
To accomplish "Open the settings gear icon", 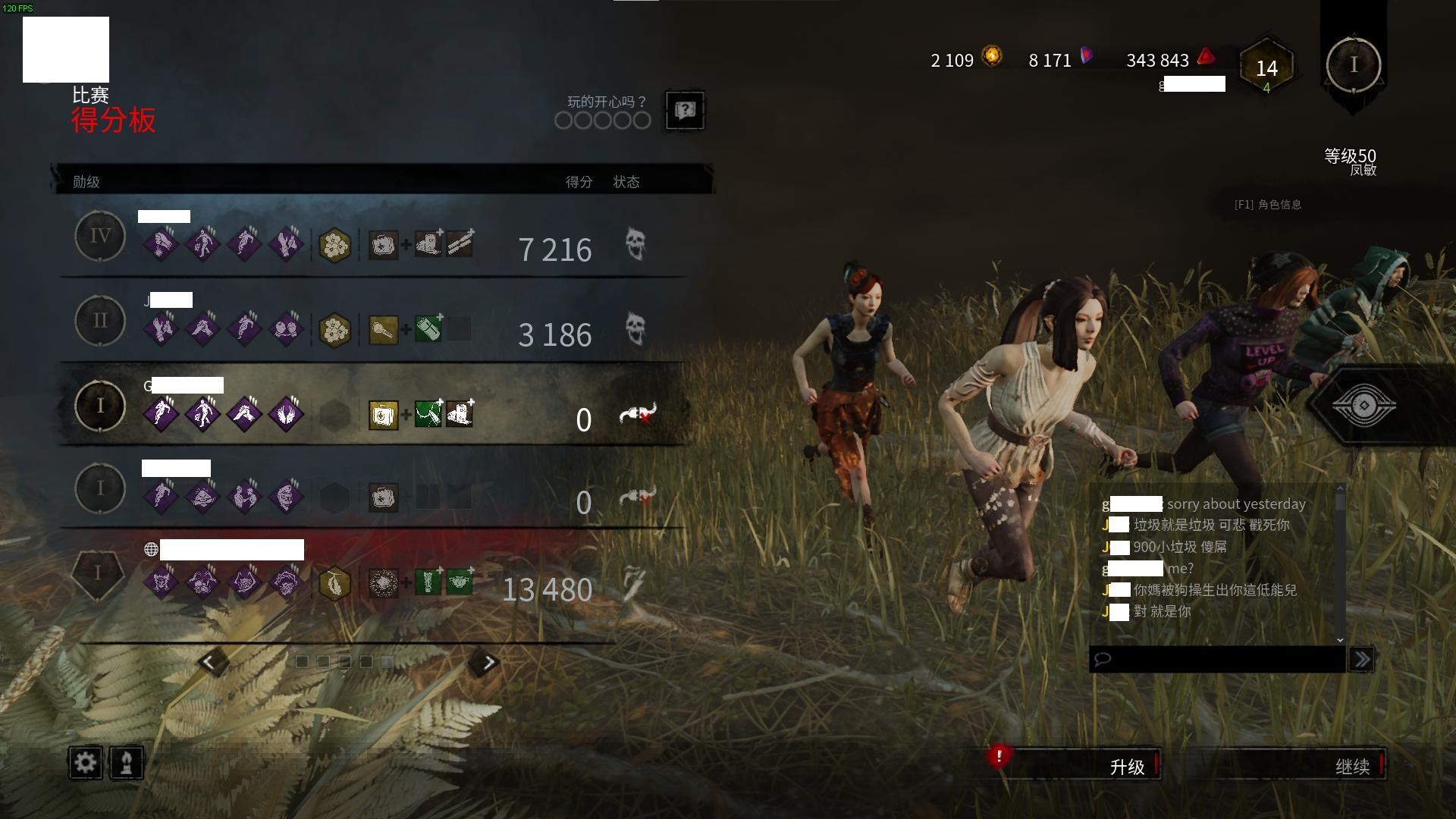I will coord(85,764).
